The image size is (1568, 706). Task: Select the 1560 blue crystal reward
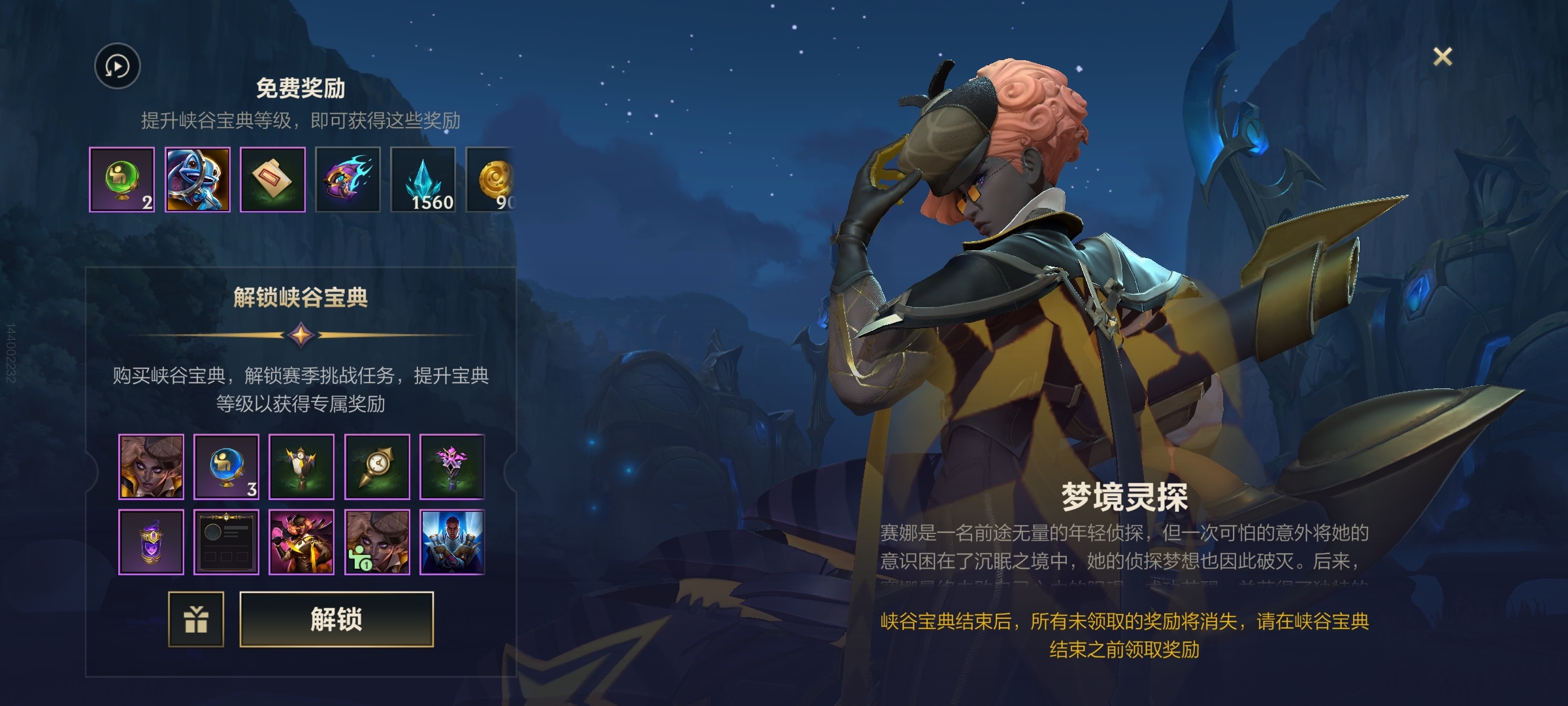coord(423,180)
